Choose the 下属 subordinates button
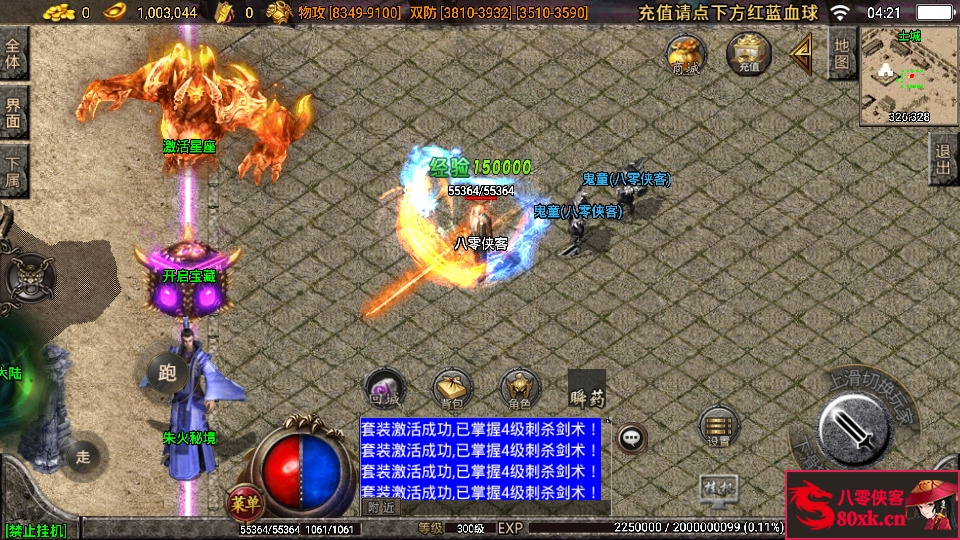Screen dimensions: 960x540 coord(14,171)
